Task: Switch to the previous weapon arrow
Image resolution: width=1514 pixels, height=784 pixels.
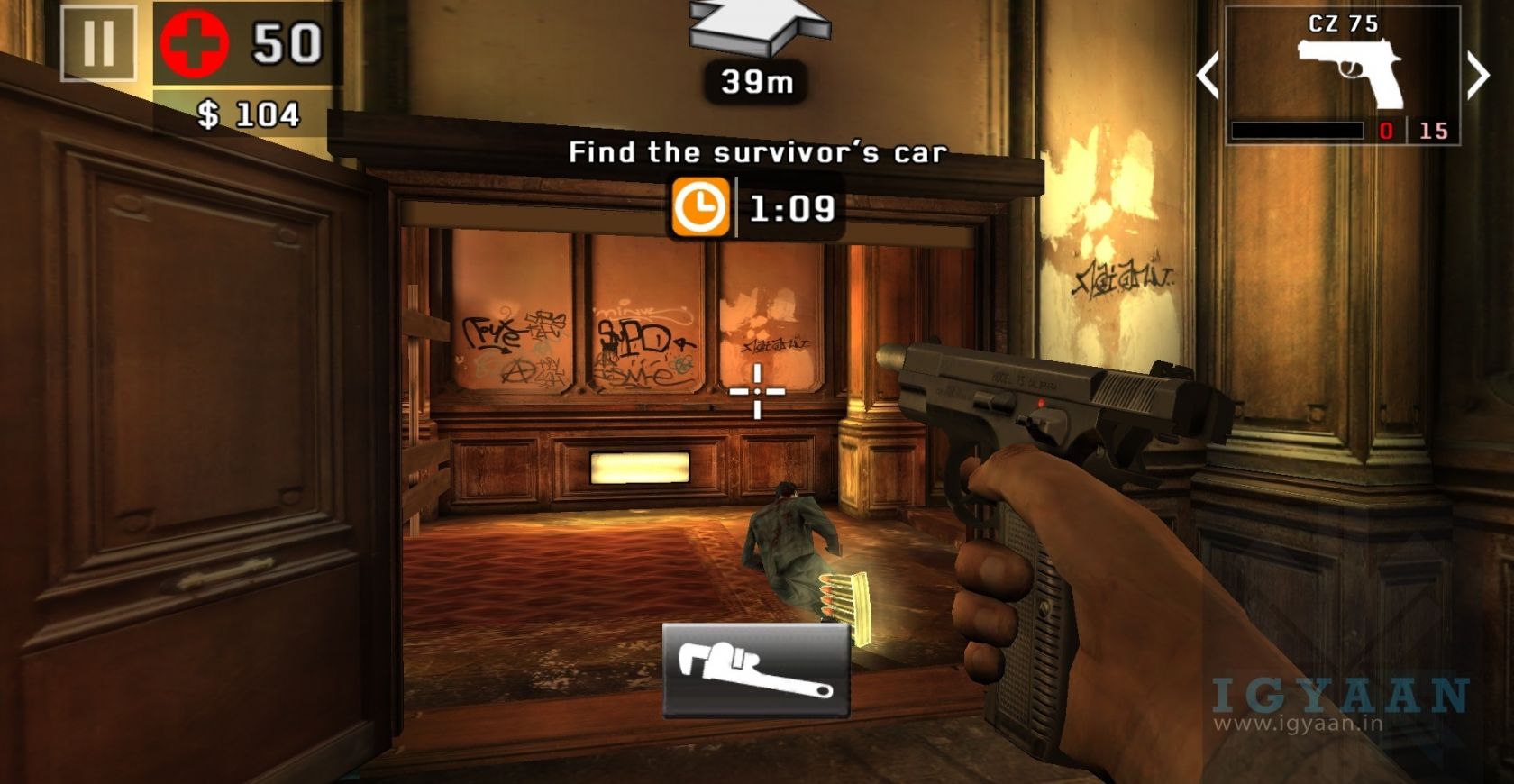Action: pos(1208,74)
